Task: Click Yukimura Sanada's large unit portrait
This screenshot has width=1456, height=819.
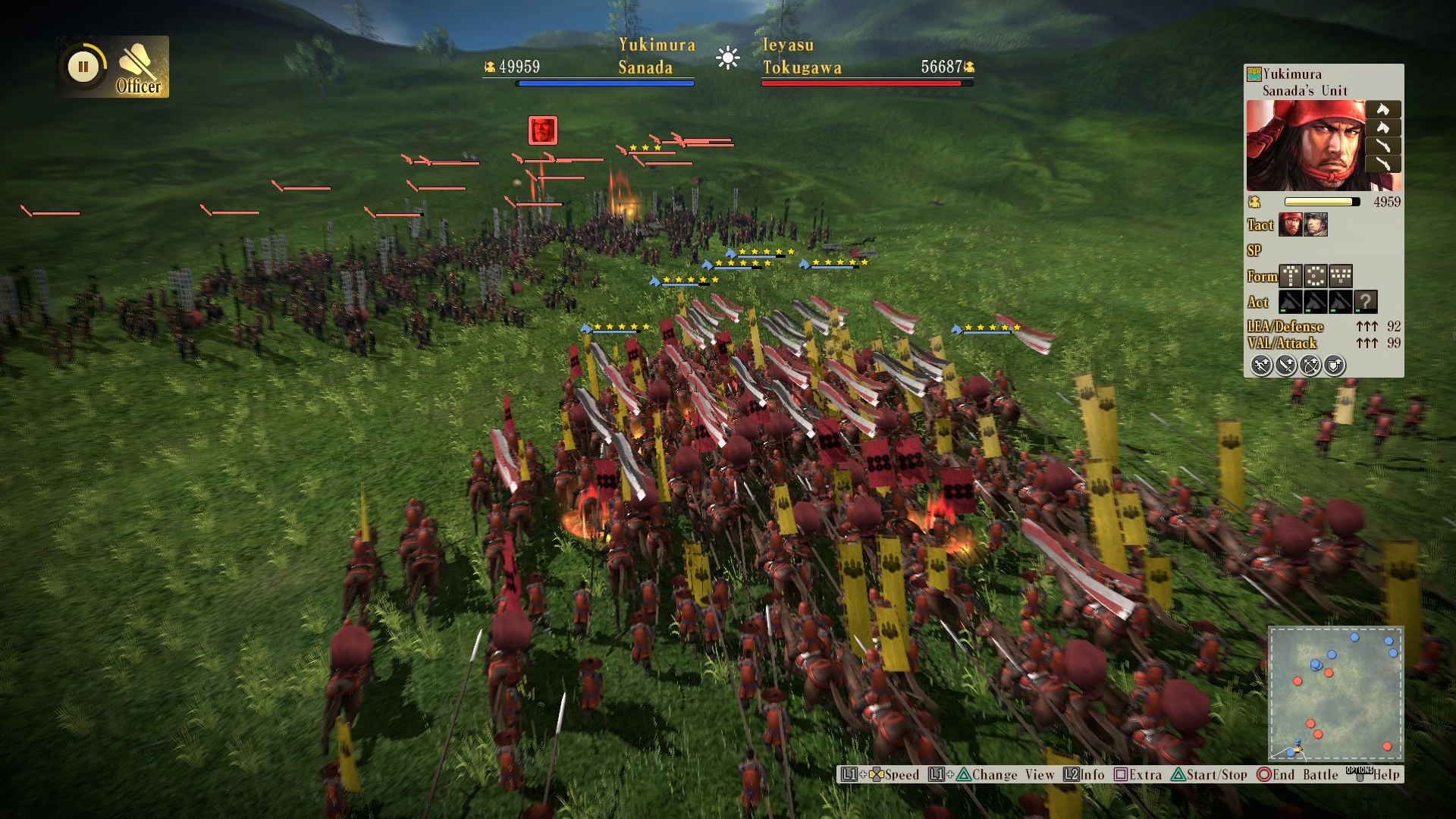Action: click(1305, 146)
